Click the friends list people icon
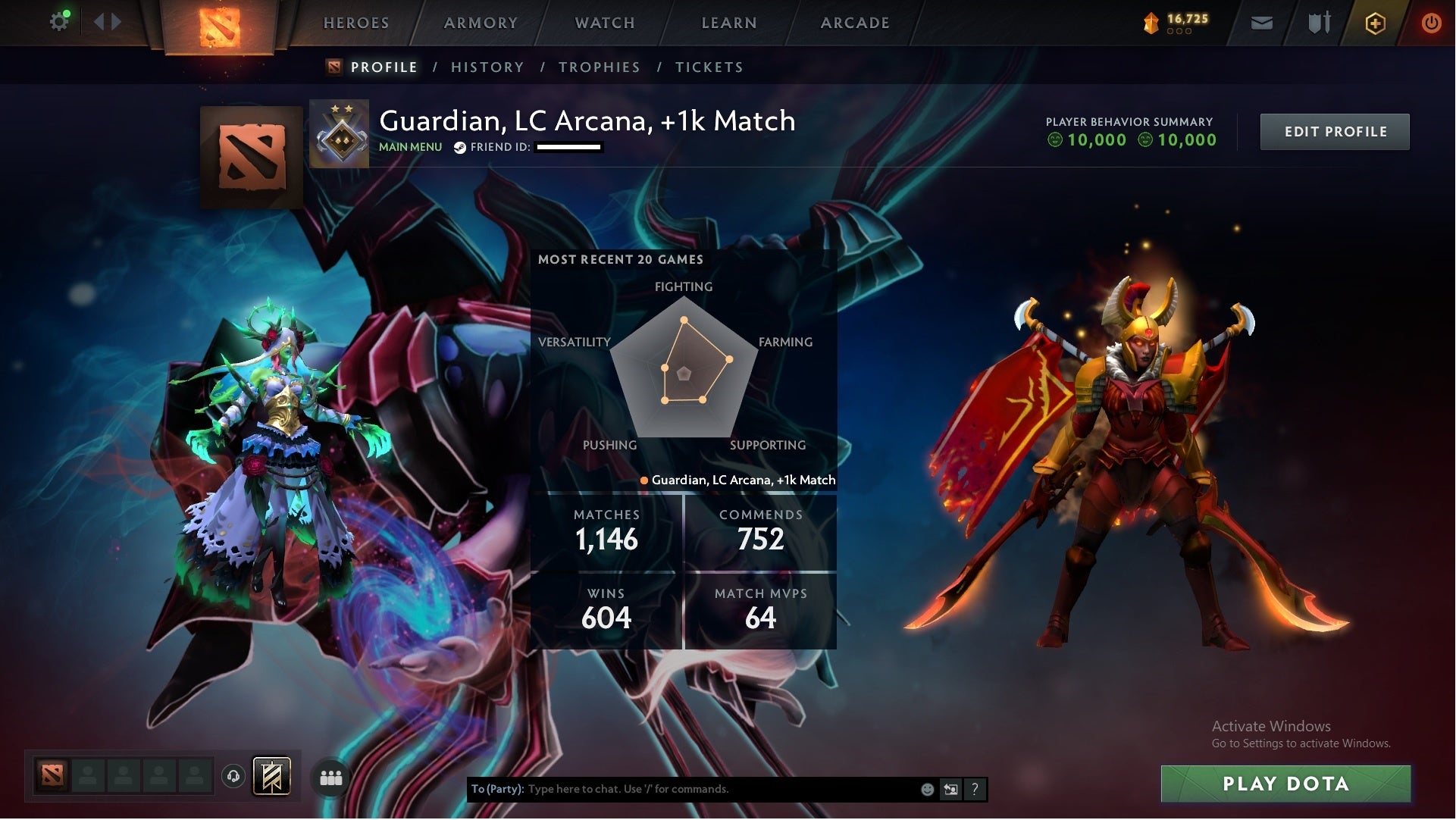Screen dimensions: 1456x820 pos(331,778)
